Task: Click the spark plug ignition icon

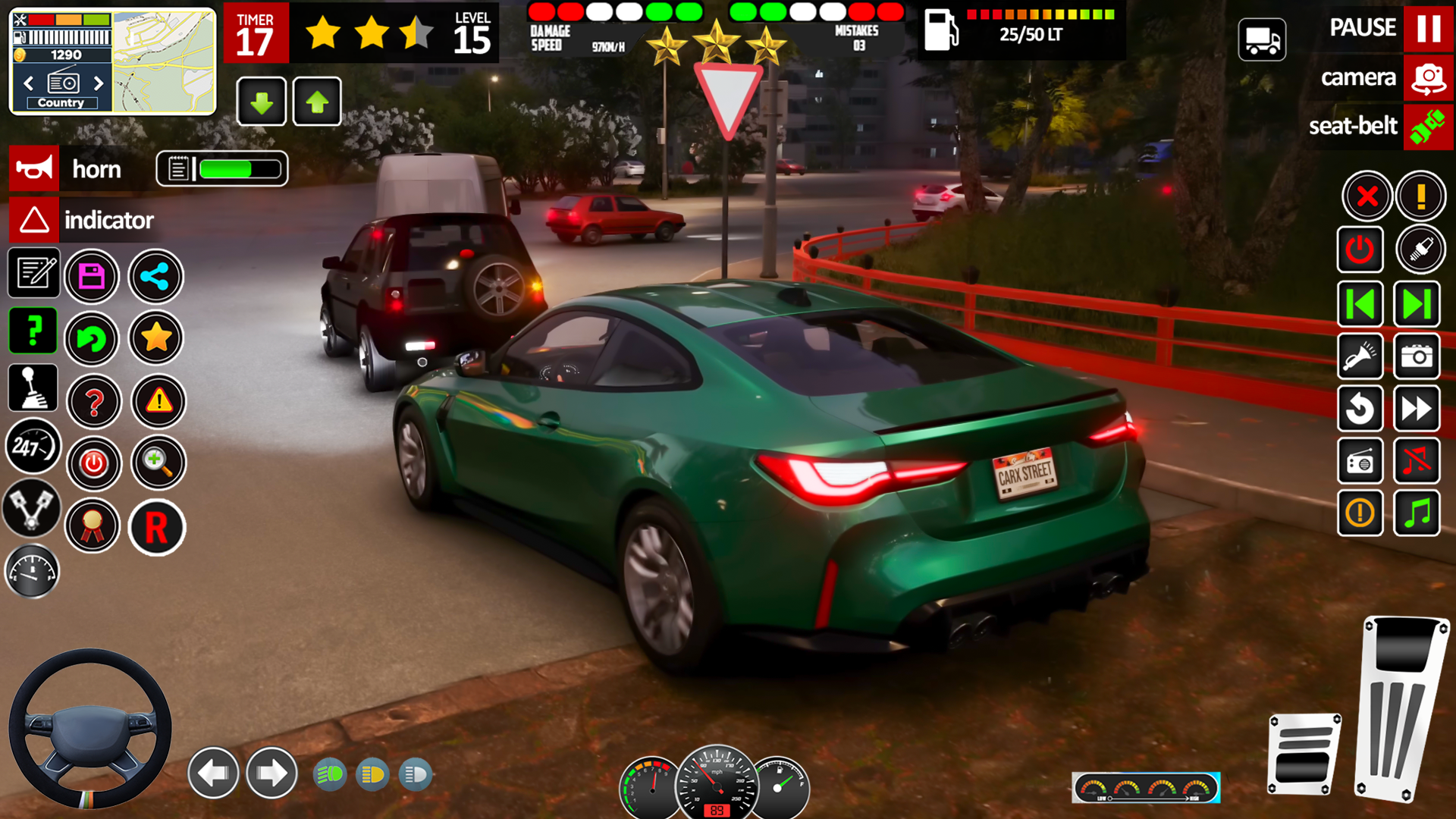Action: tap(1421, 250)
